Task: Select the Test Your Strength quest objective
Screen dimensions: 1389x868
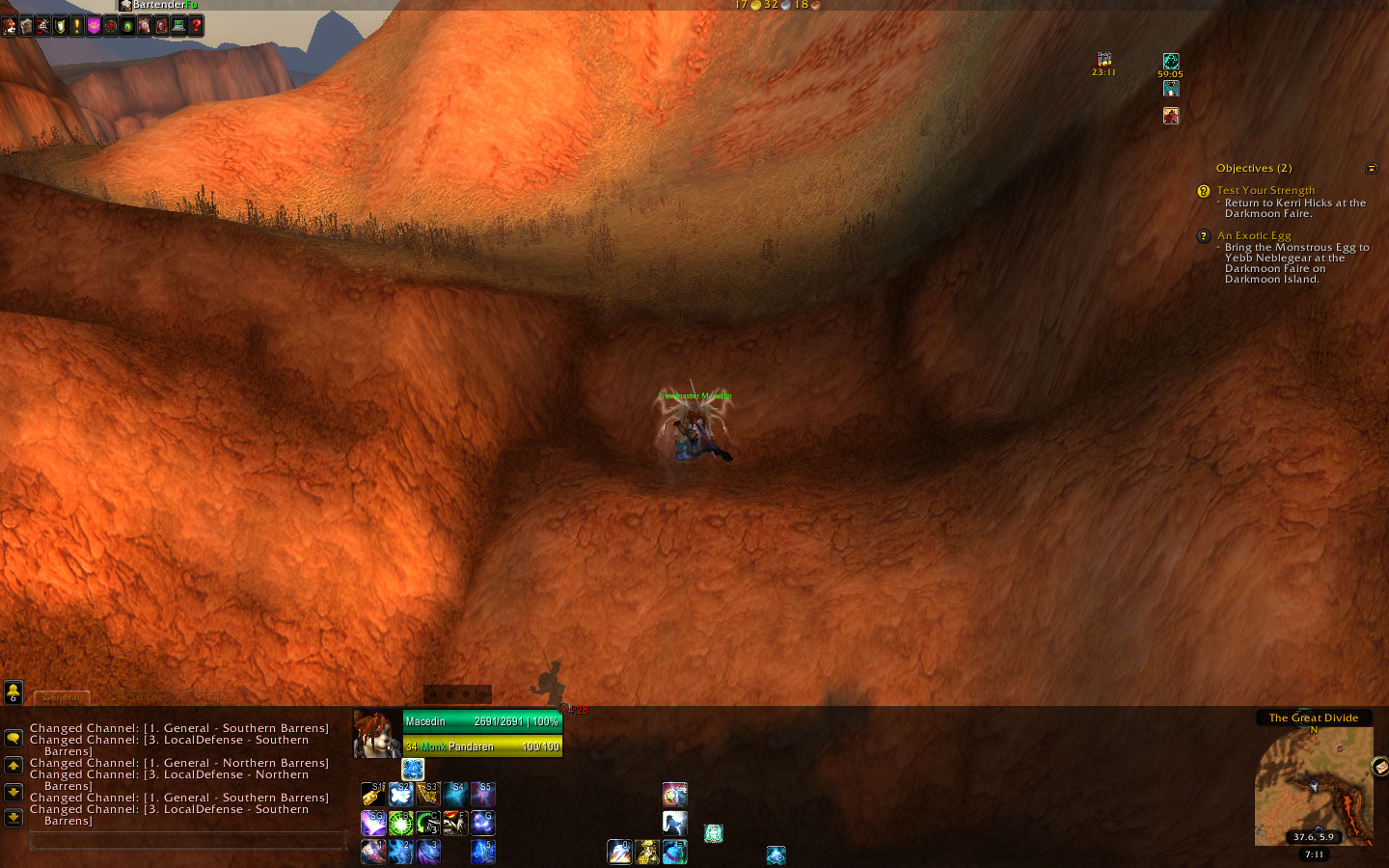Action: tap(1265, 190)
